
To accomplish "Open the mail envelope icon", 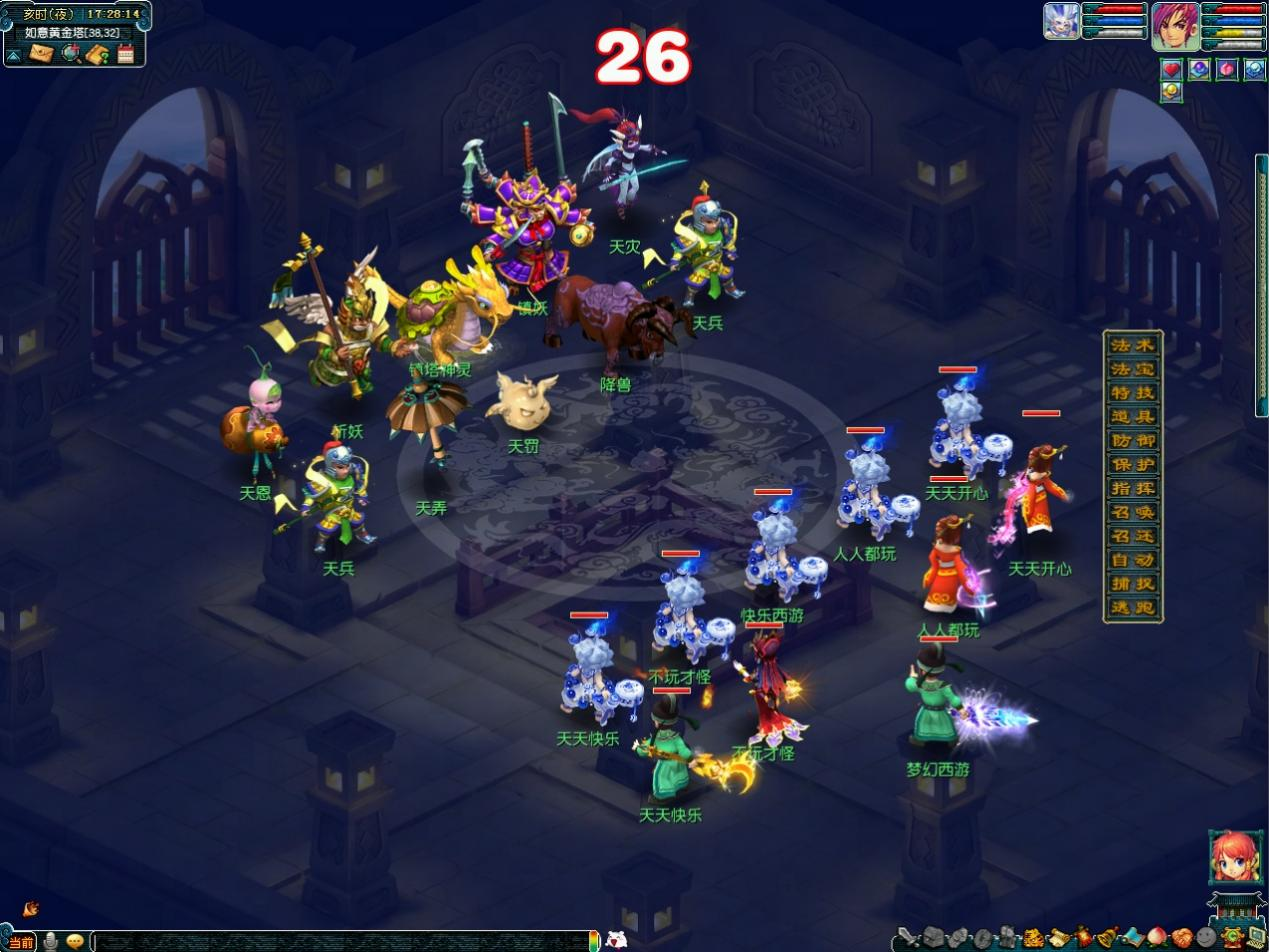I will 41,54.
